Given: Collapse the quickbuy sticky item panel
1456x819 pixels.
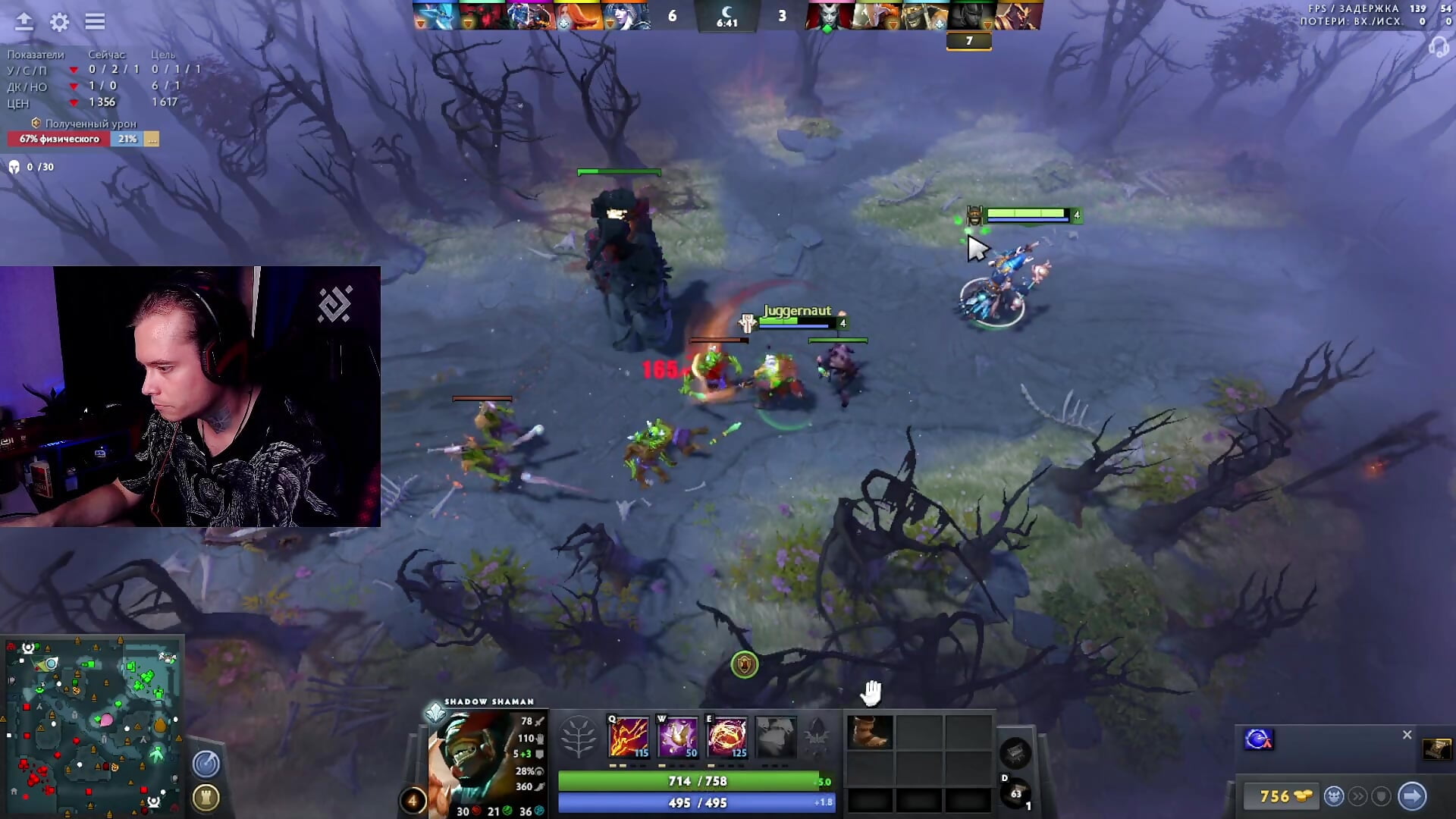Looking at the screenshot, I should point(1407,734).
